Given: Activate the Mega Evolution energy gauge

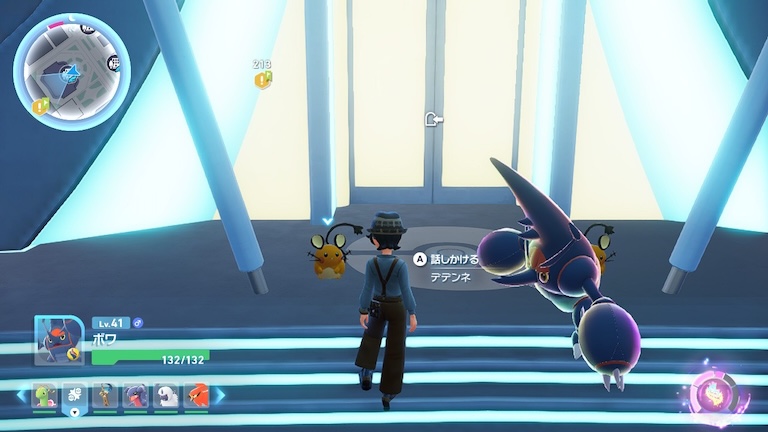Looking at the screenshot, I should [x=718, y=390].
